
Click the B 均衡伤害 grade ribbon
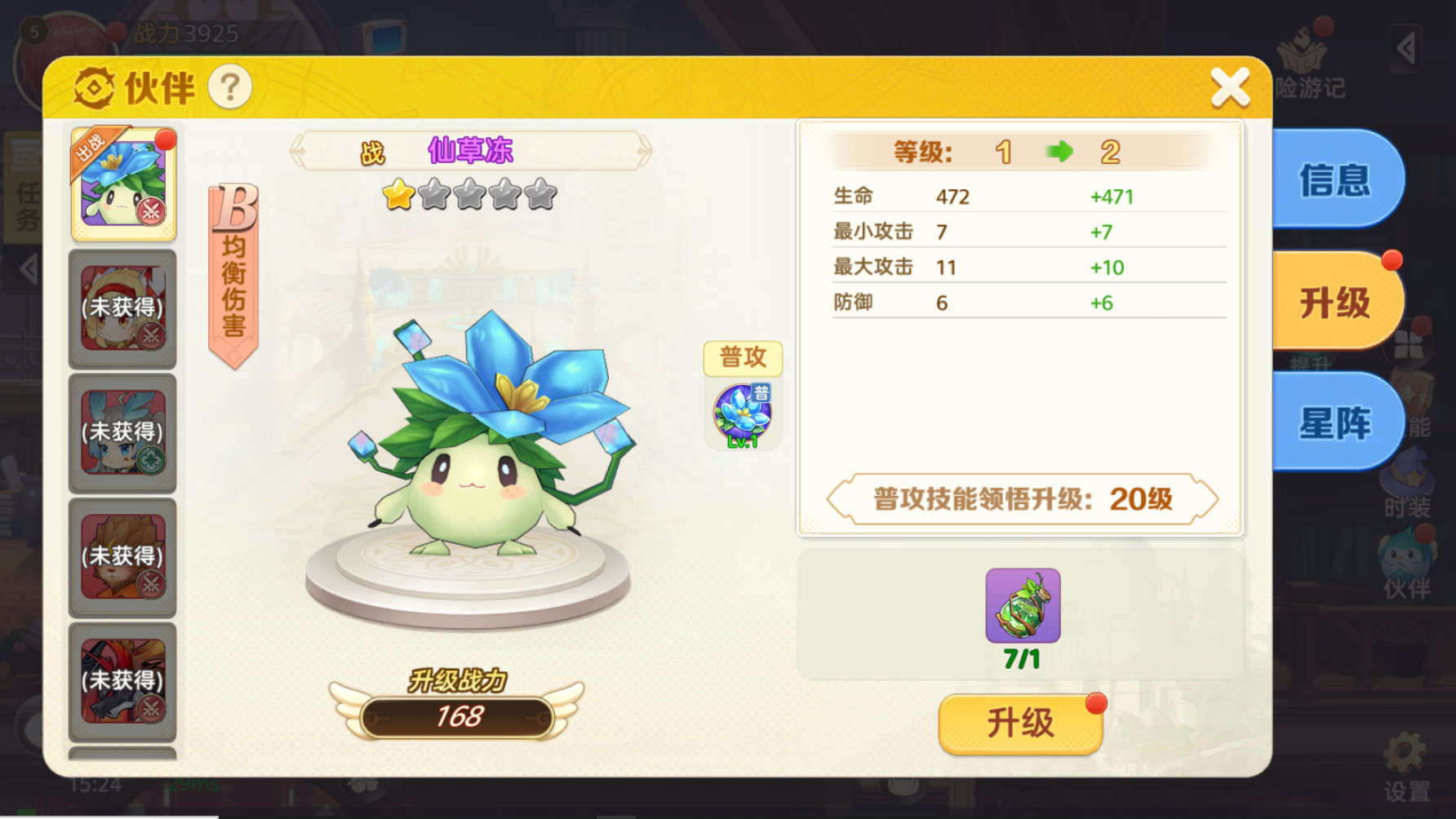233,269
